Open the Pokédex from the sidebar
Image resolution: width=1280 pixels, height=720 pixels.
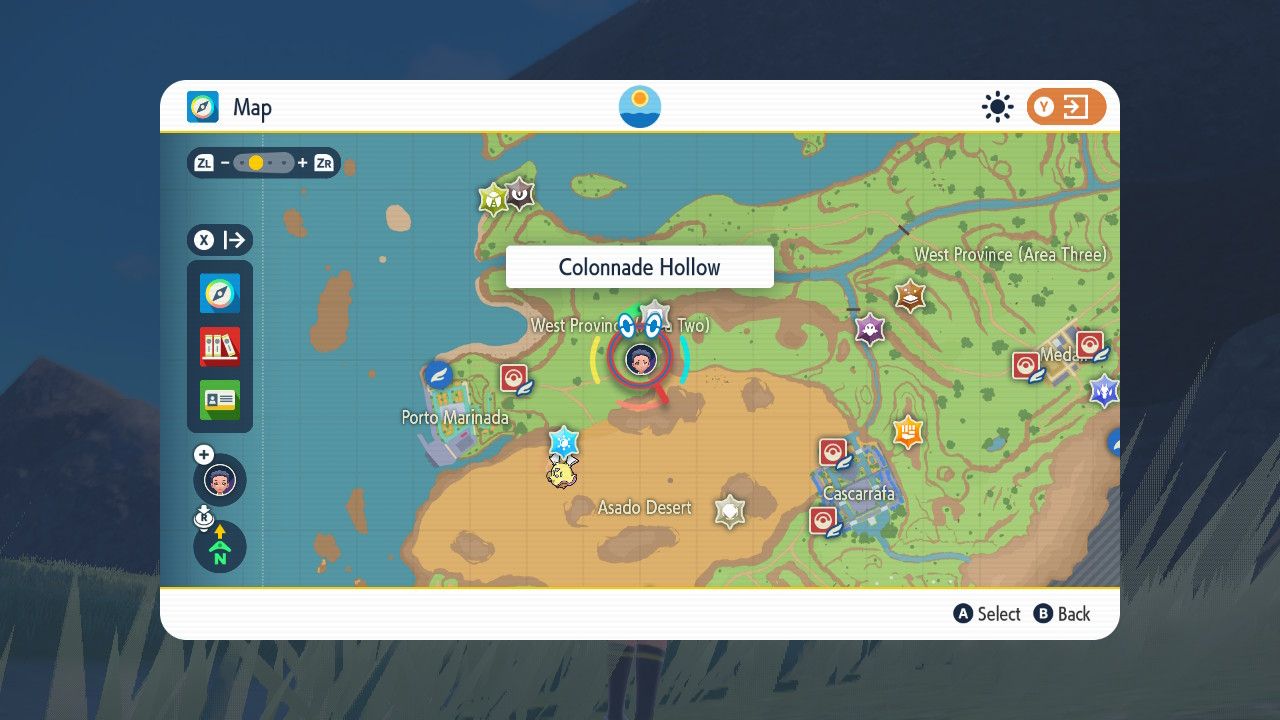pyautogui.click(x=219, y=347)
